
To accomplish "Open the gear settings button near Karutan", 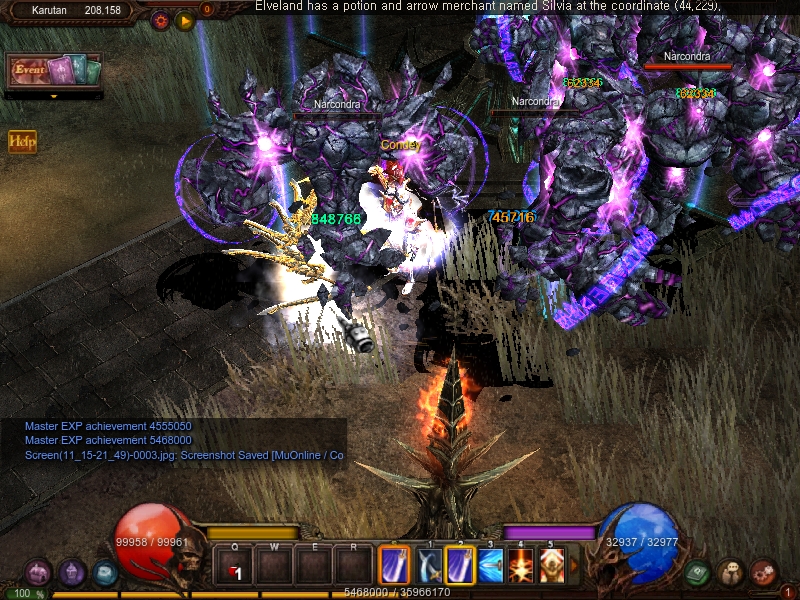I will click(161, 20).
